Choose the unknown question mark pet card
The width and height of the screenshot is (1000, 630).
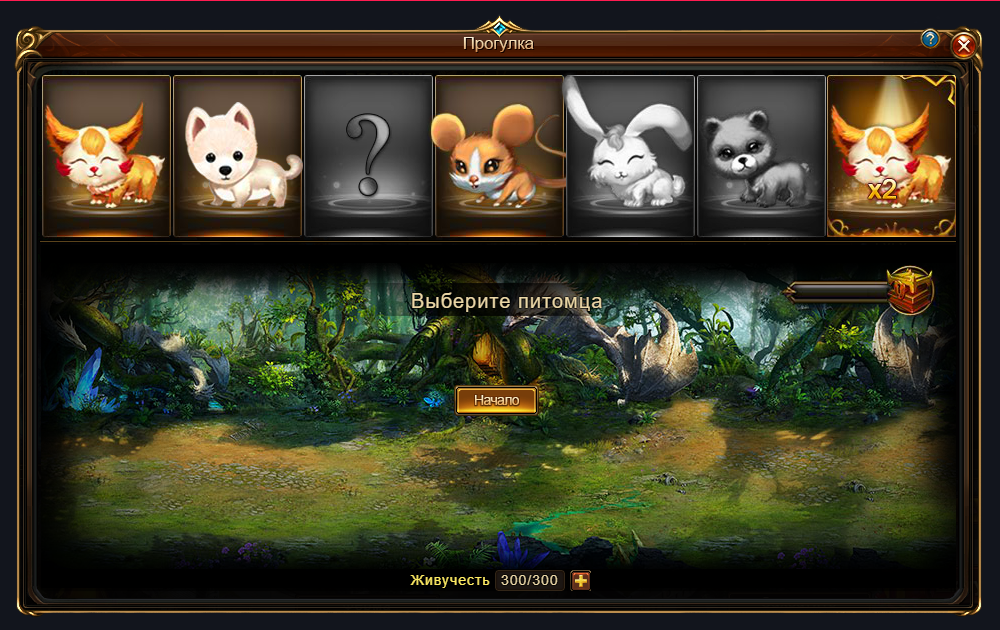coord(368,156)
